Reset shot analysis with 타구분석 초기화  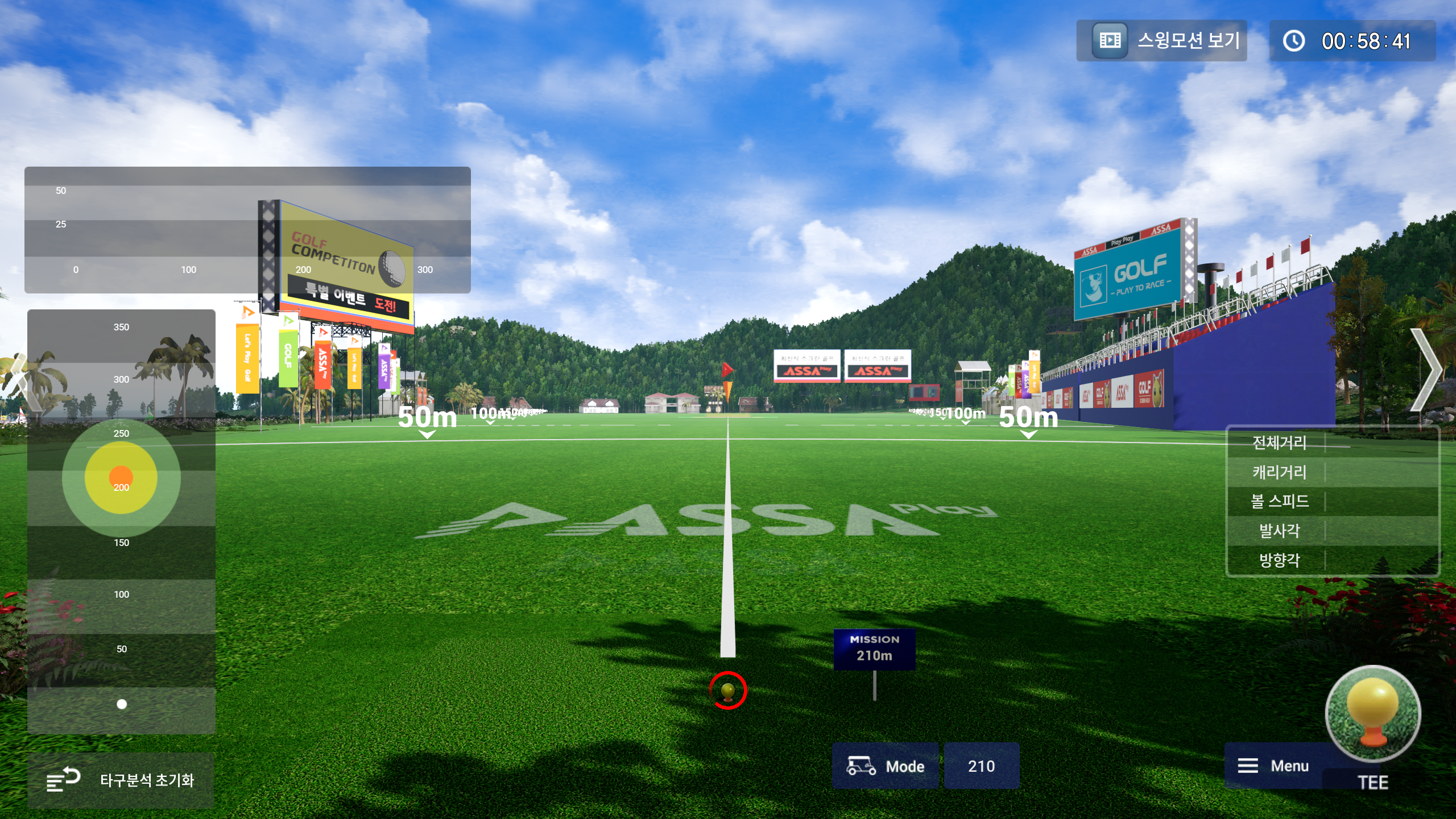click(121, 780)
